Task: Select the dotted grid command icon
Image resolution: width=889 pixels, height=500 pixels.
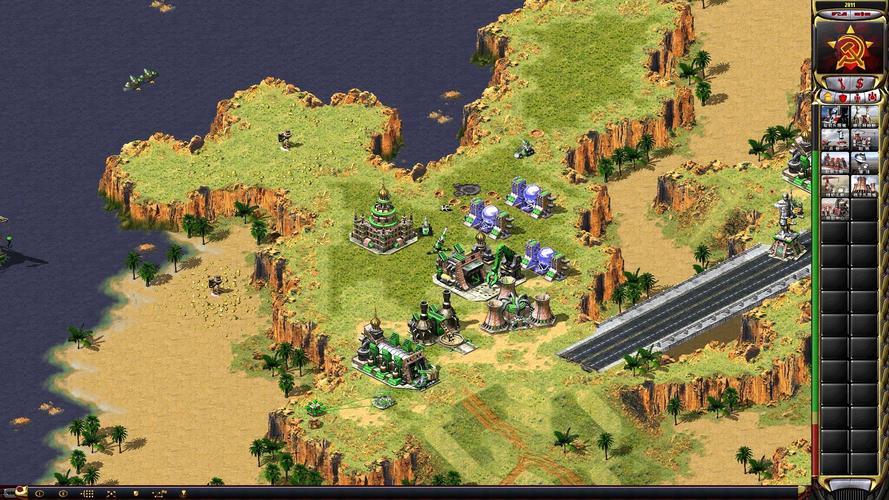Action: click(x=87, y=494)
